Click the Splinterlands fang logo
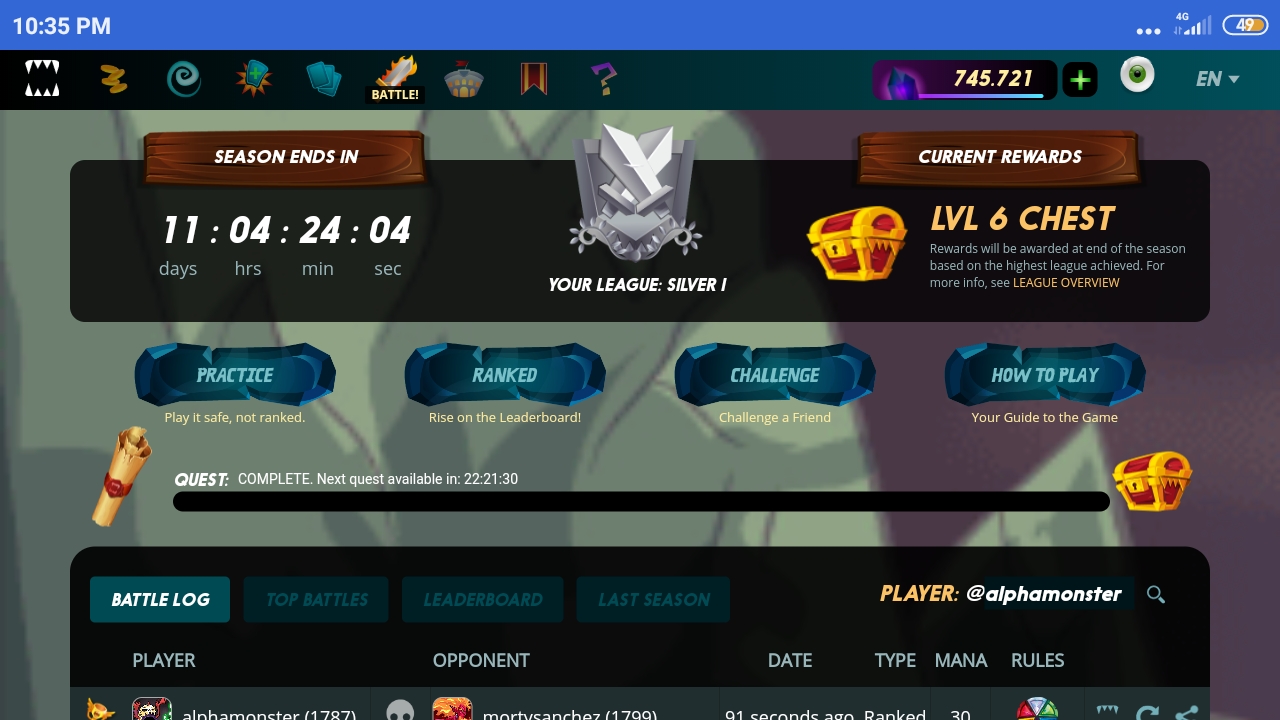 point(42,79)
